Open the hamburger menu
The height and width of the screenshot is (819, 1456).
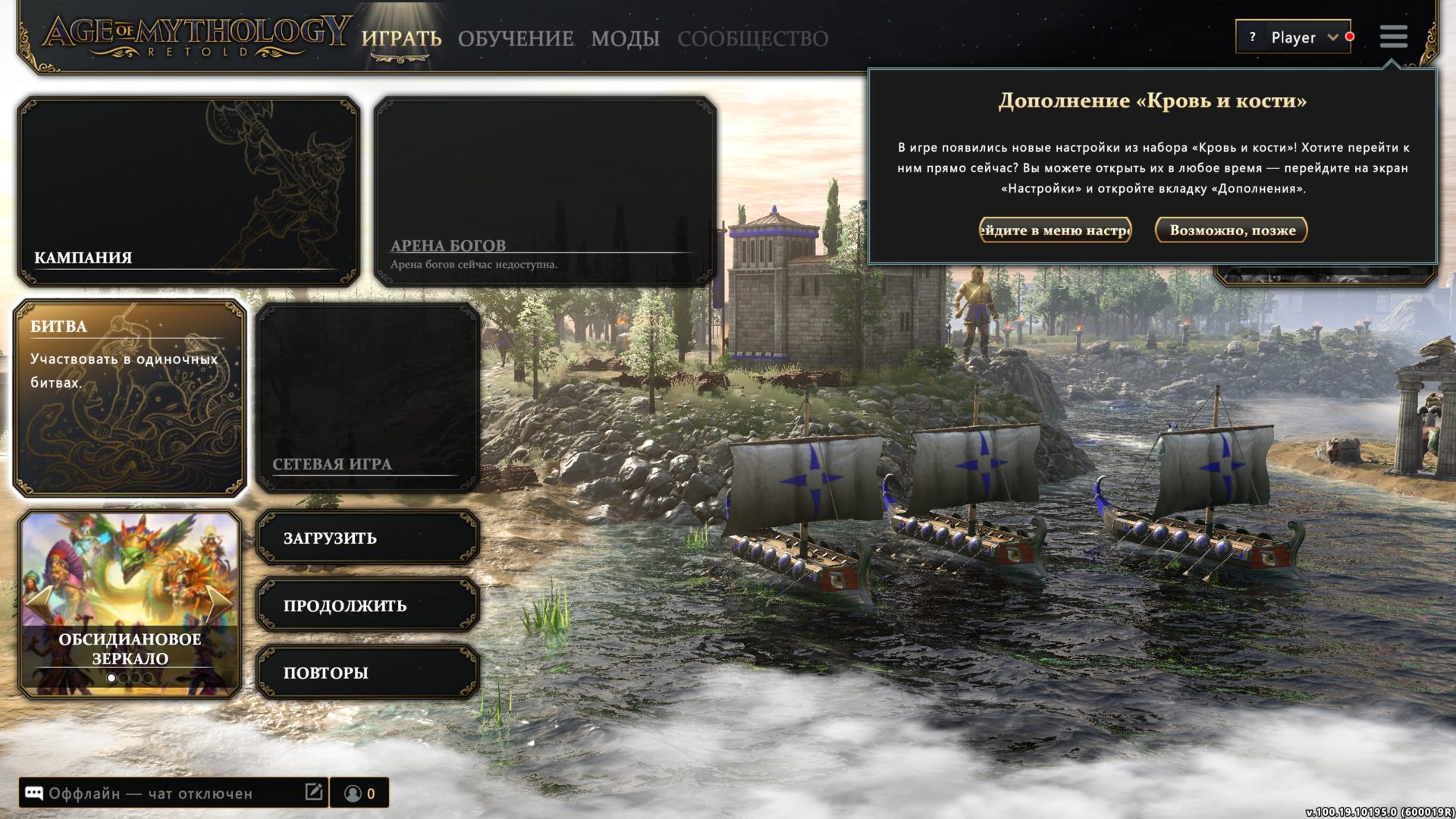[x=1394, y=37]
